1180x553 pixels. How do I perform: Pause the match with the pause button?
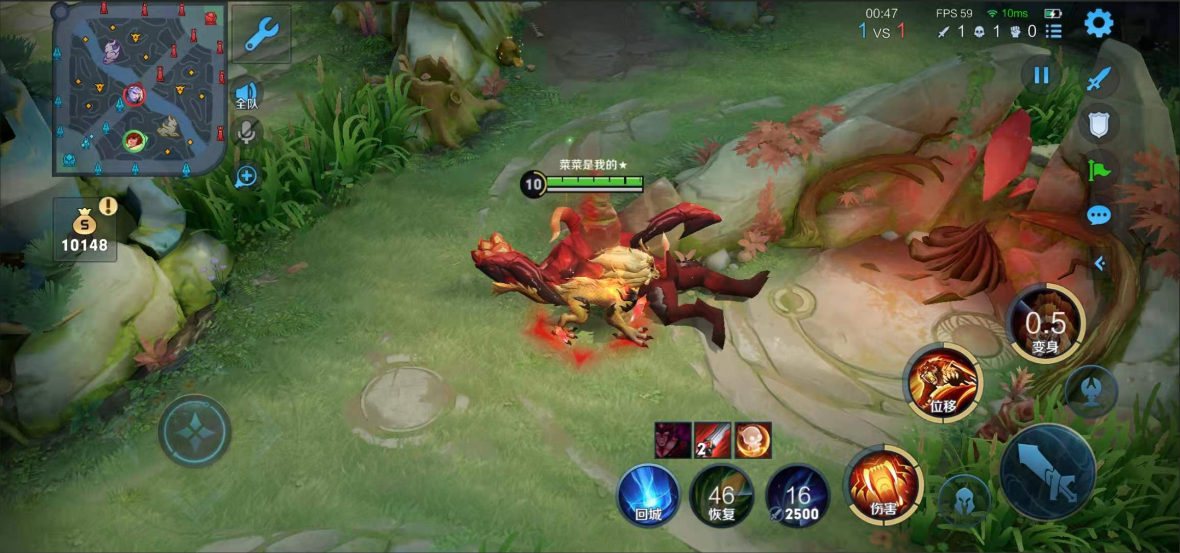[1041, 75]
